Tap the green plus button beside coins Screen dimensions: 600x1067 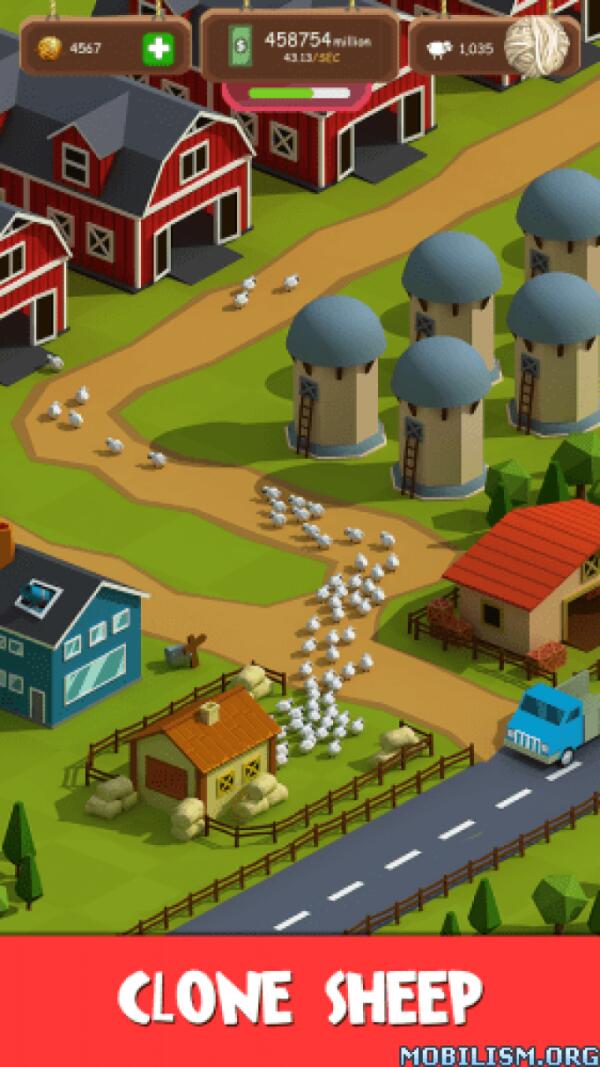click(156, 47)
